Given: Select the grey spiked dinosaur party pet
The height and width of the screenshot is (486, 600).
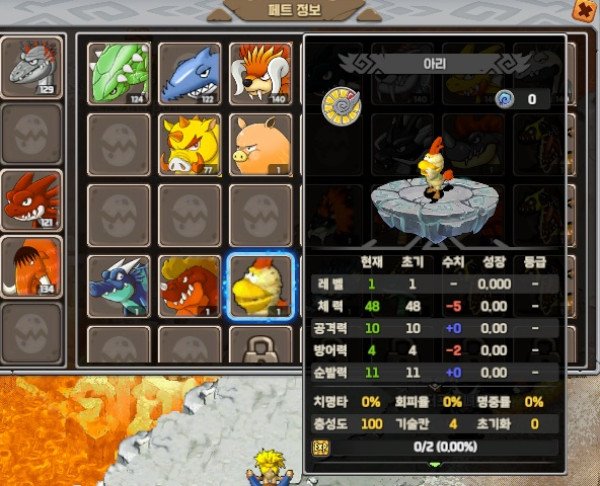Looking at the screenshot, I should (31, 68).
